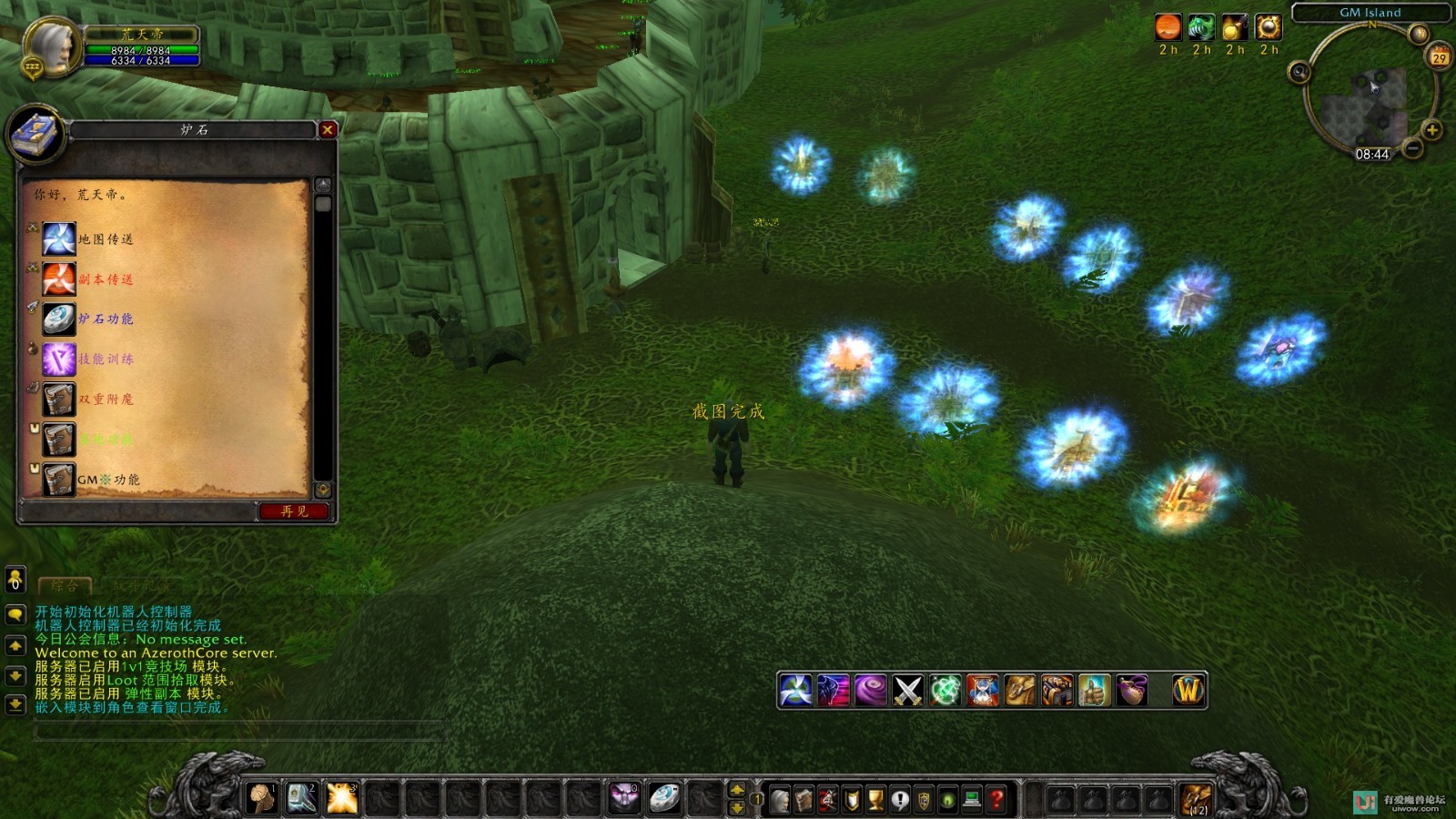Activate the crossed swords icon on floating bar
1456x819 pixels.
click(907, 691)
